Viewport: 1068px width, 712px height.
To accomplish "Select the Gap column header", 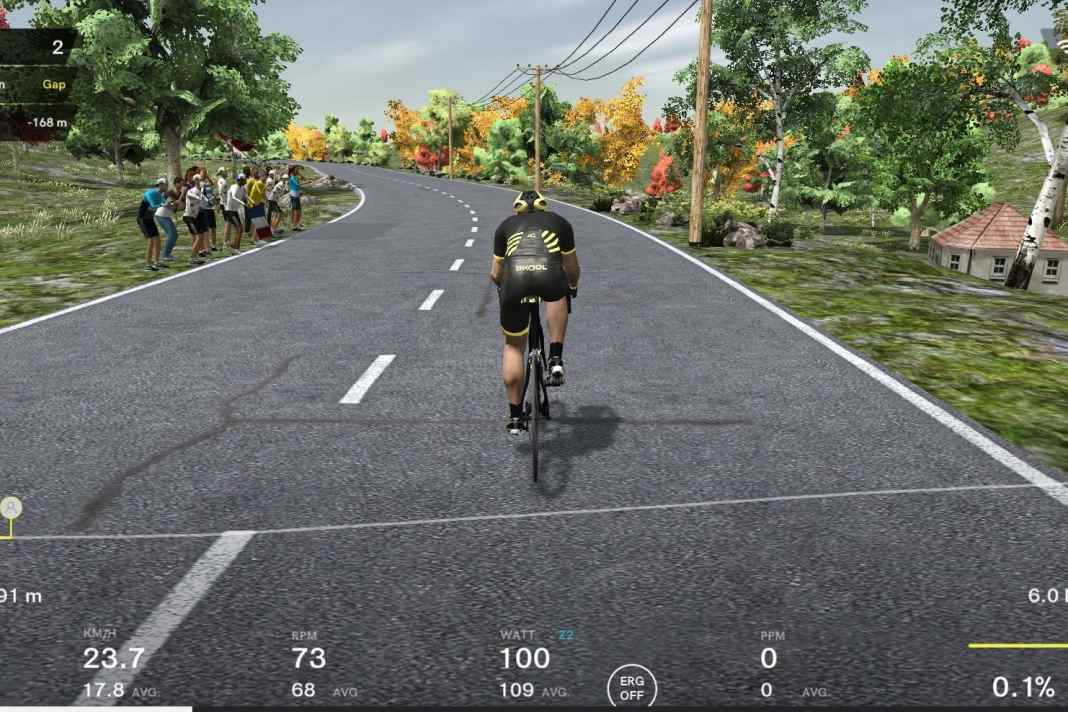I will 54,85.
